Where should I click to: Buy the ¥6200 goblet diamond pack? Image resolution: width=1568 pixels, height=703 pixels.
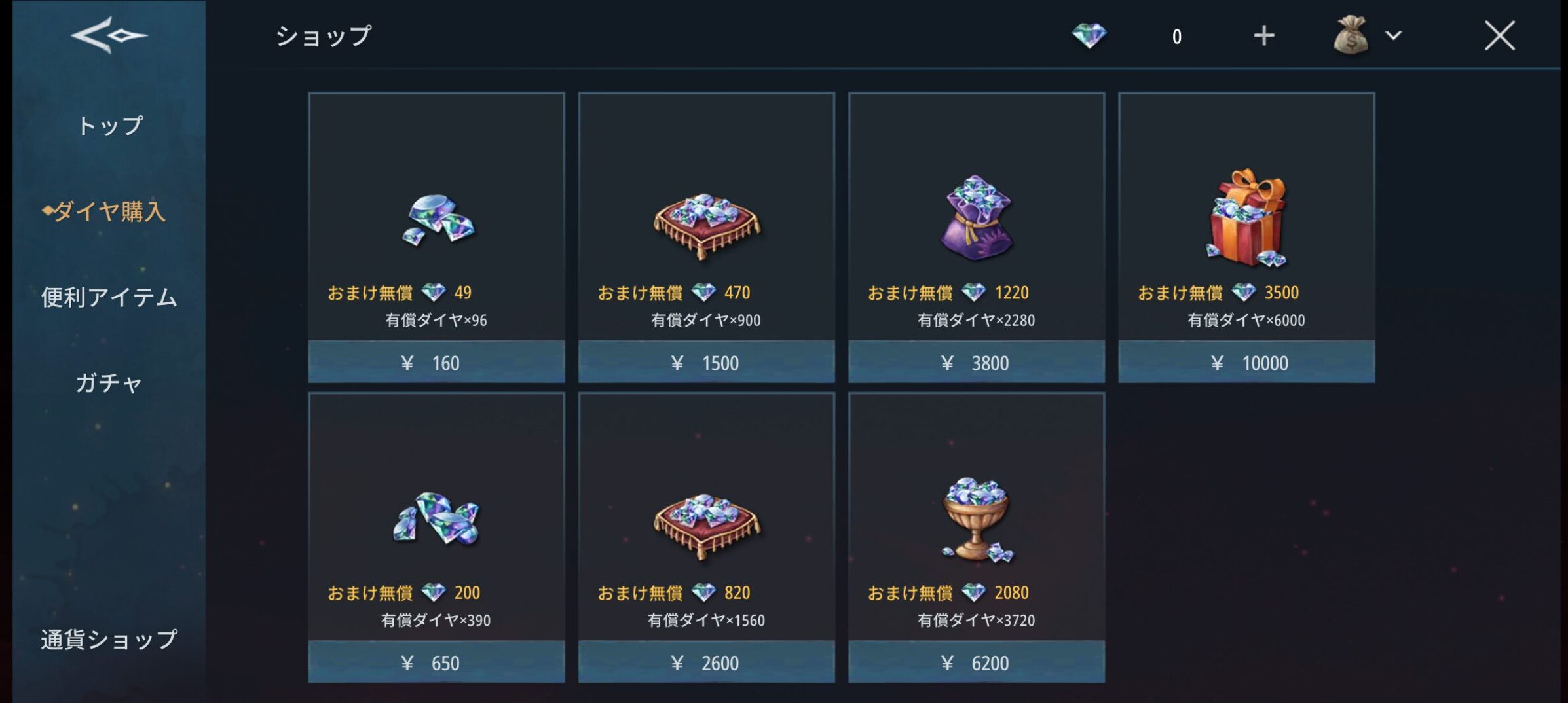[x=976, y=662]
